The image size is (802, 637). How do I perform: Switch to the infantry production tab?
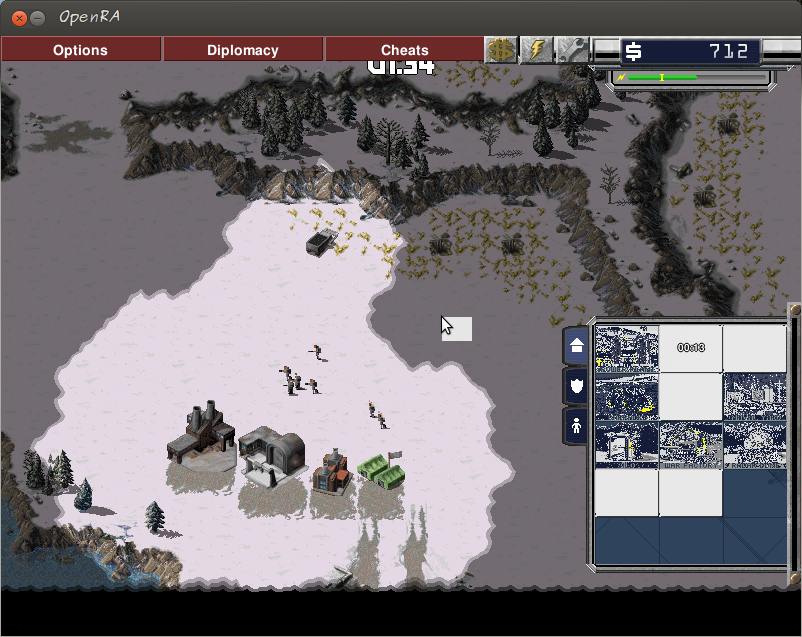tap(577, 426)
